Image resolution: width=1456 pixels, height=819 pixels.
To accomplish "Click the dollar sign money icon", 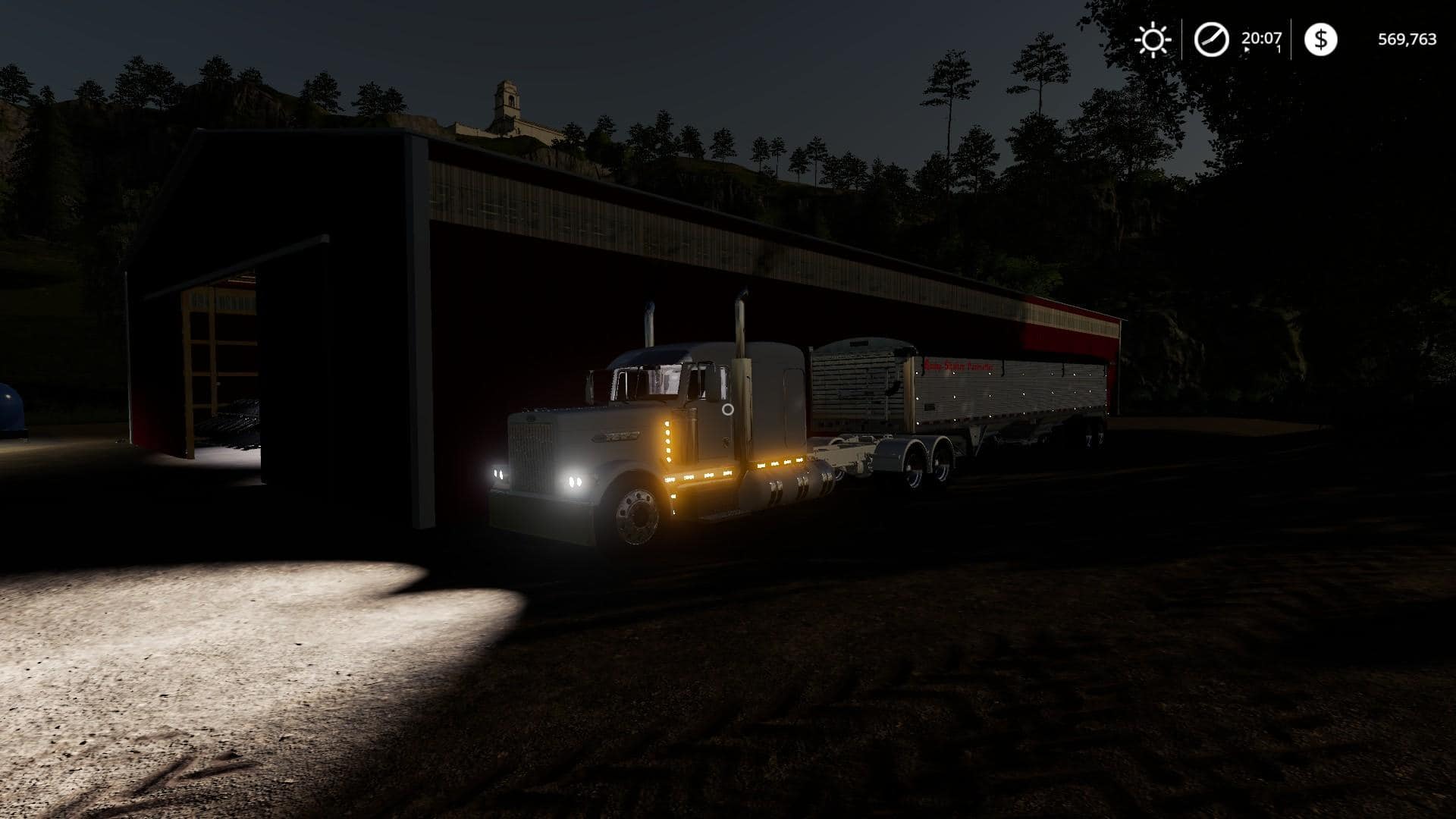I will click(1320, 39).
